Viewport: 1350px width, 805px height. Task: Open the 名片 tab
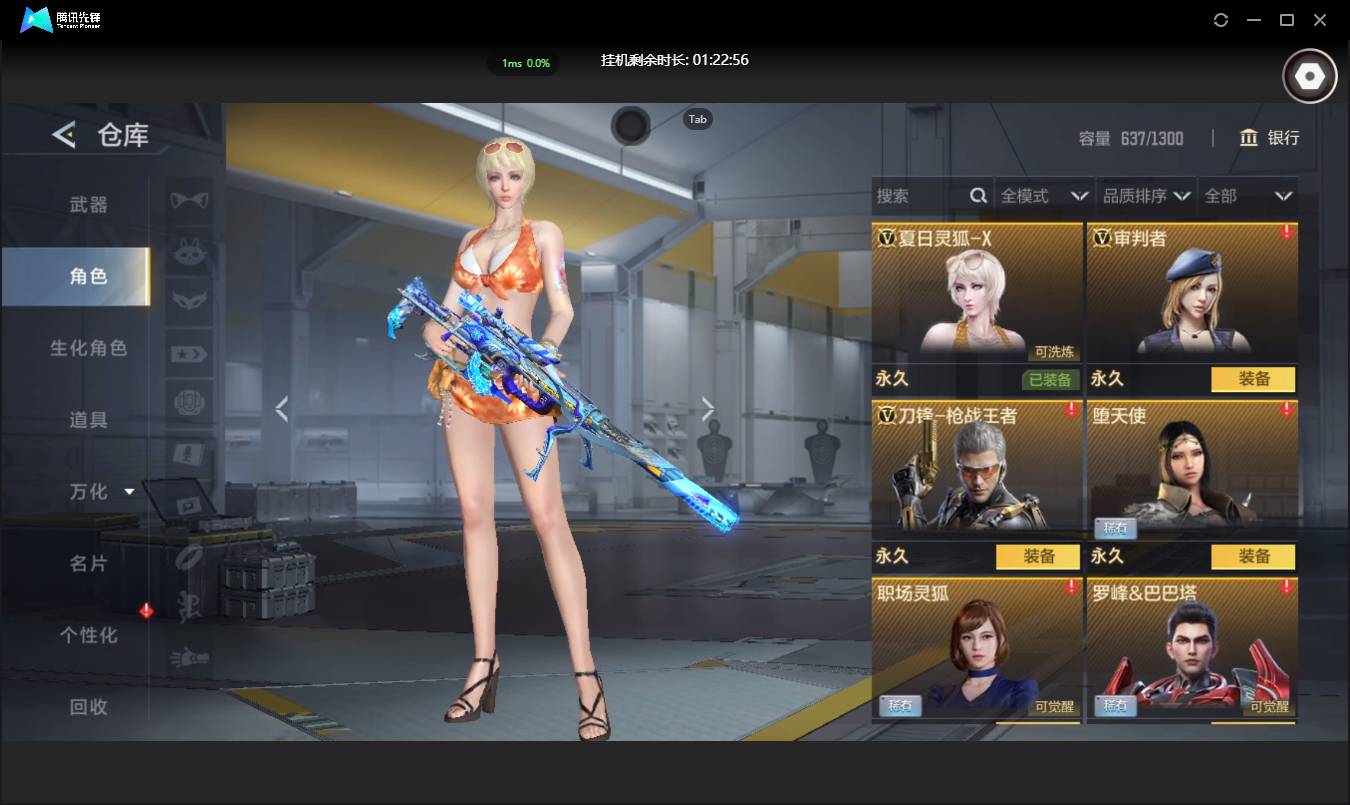point(88,564)
